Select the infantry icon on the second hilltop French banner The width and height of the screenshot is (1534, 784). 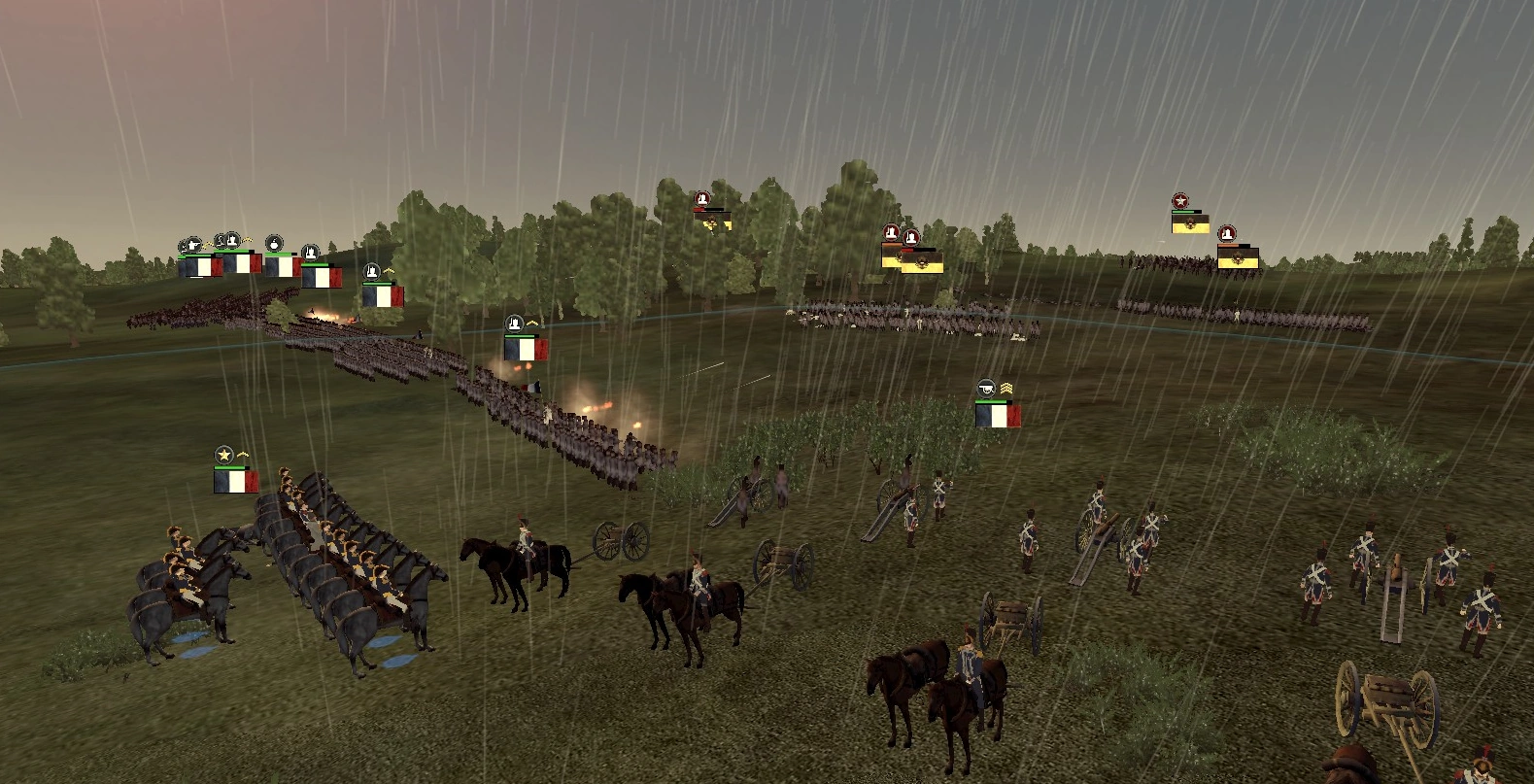click(x=232, y=240)
